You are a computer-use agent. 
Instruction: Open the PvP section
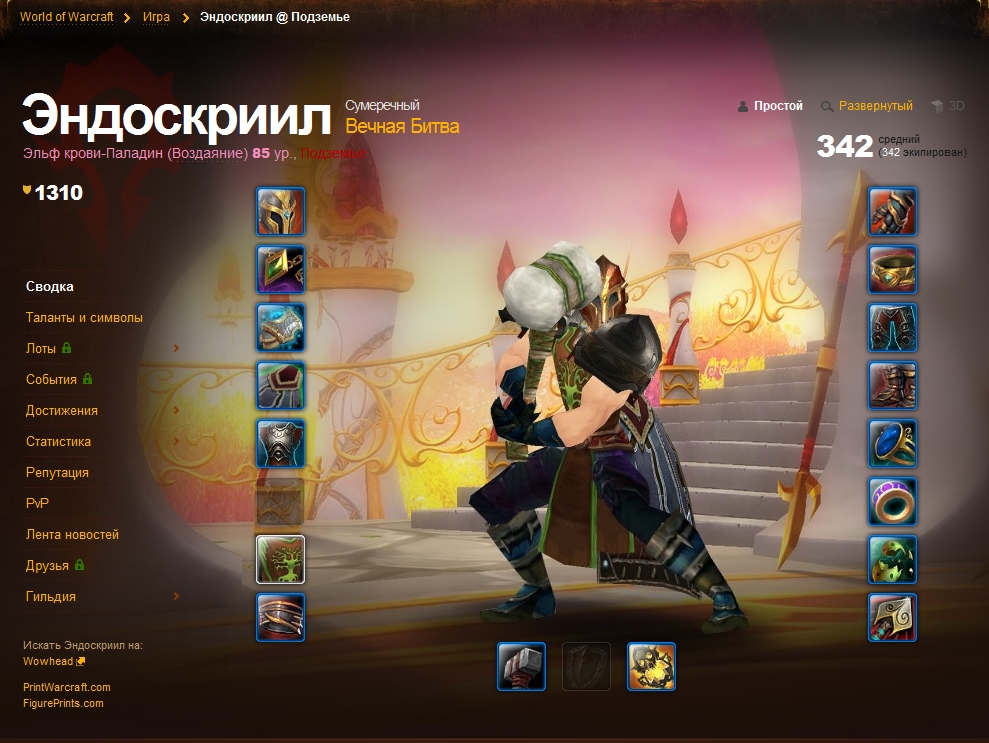tap(37, 504)
